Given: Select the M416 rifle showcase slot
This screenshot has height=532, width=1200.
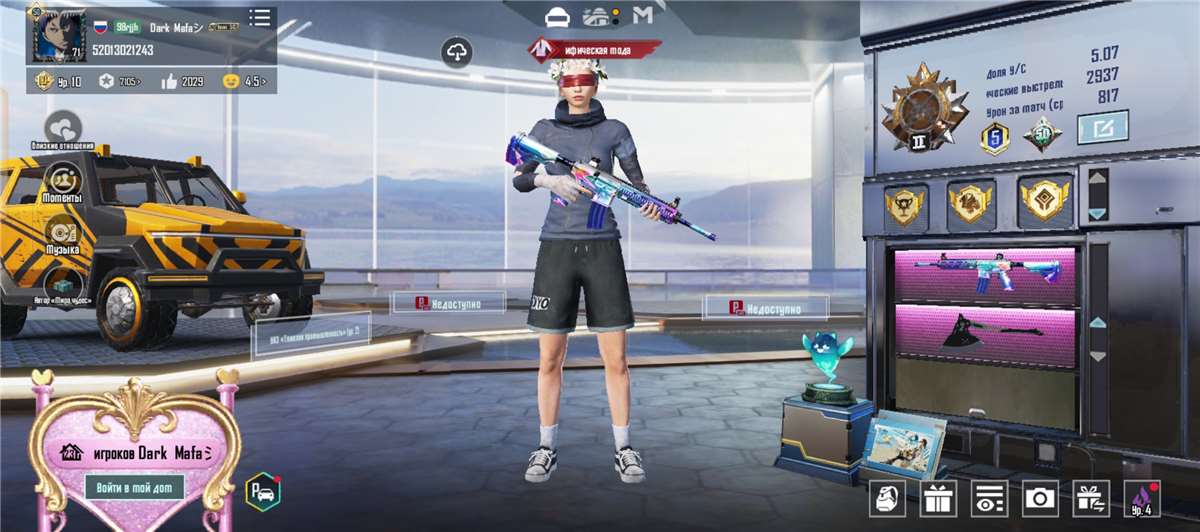Looking at the screenshot, I should click(985, 275).
